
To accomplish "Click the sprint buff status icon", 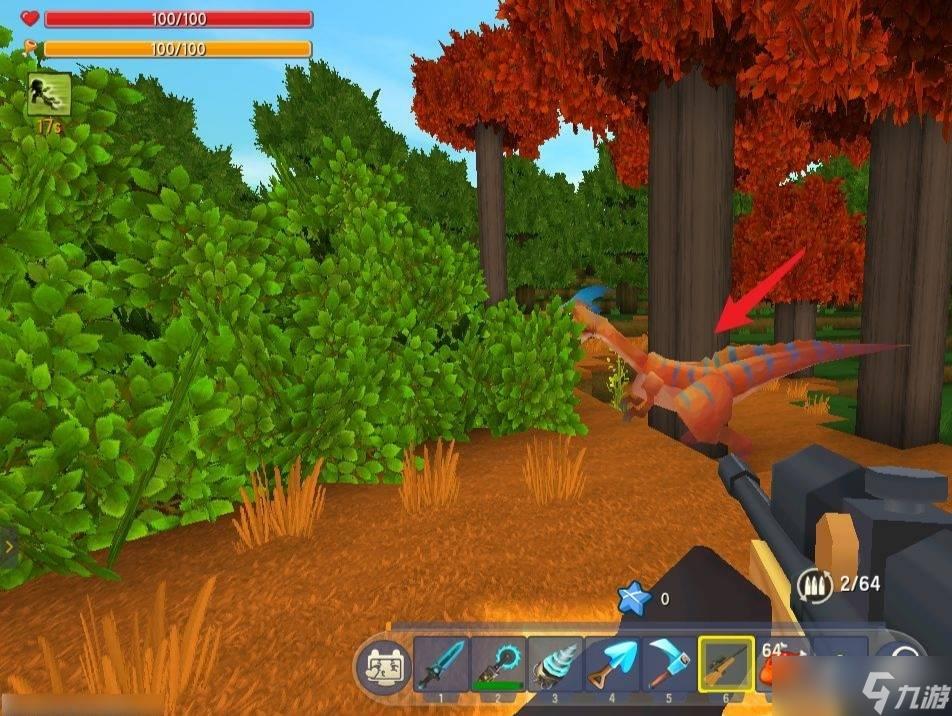I will (48, 96).
